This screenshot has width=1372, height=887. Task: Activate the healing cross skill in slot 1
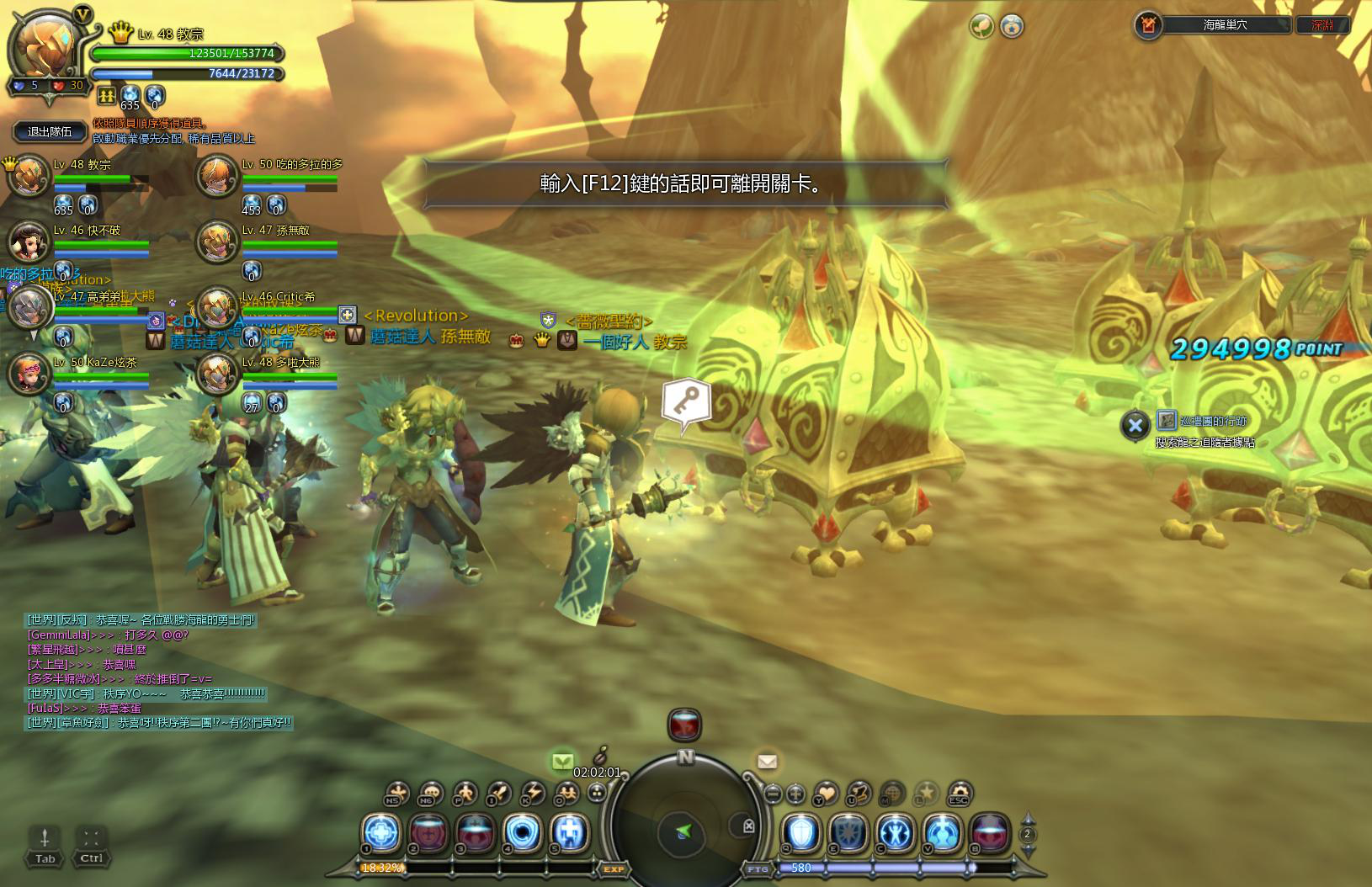[x=381, y=832]
